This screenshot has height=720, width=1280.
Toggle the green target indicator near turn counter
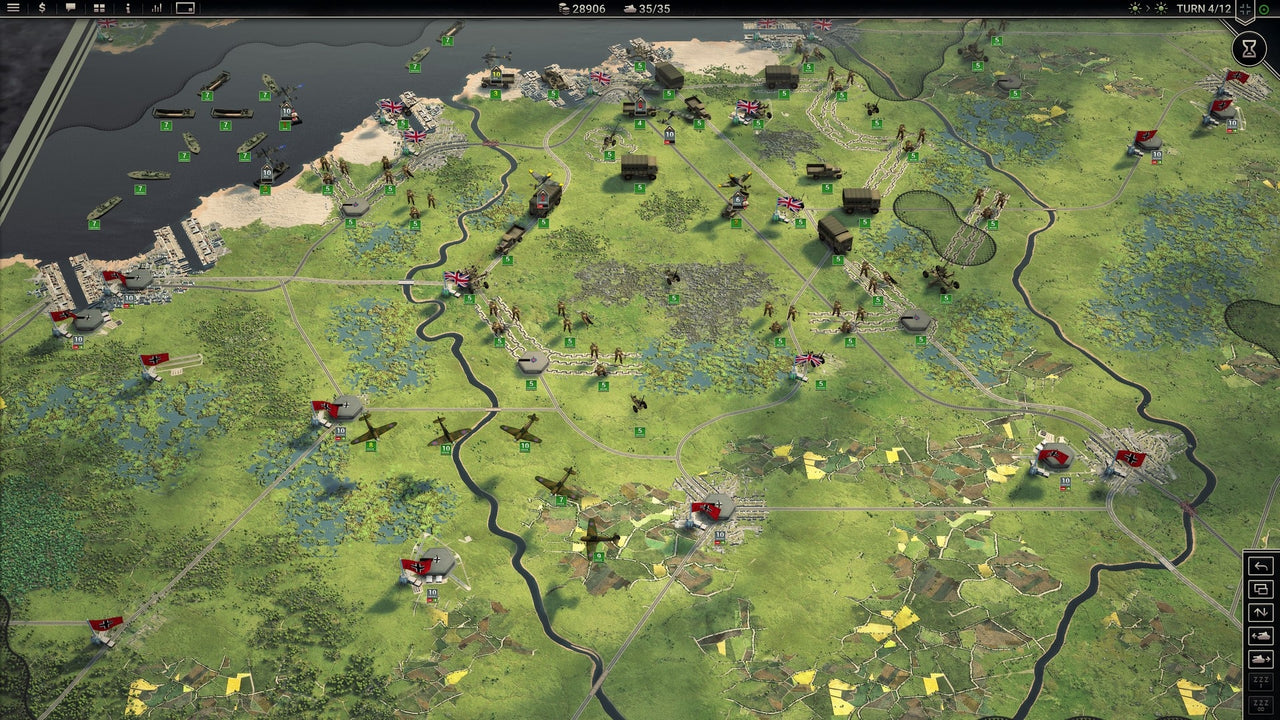click(x=1264, y=10)
